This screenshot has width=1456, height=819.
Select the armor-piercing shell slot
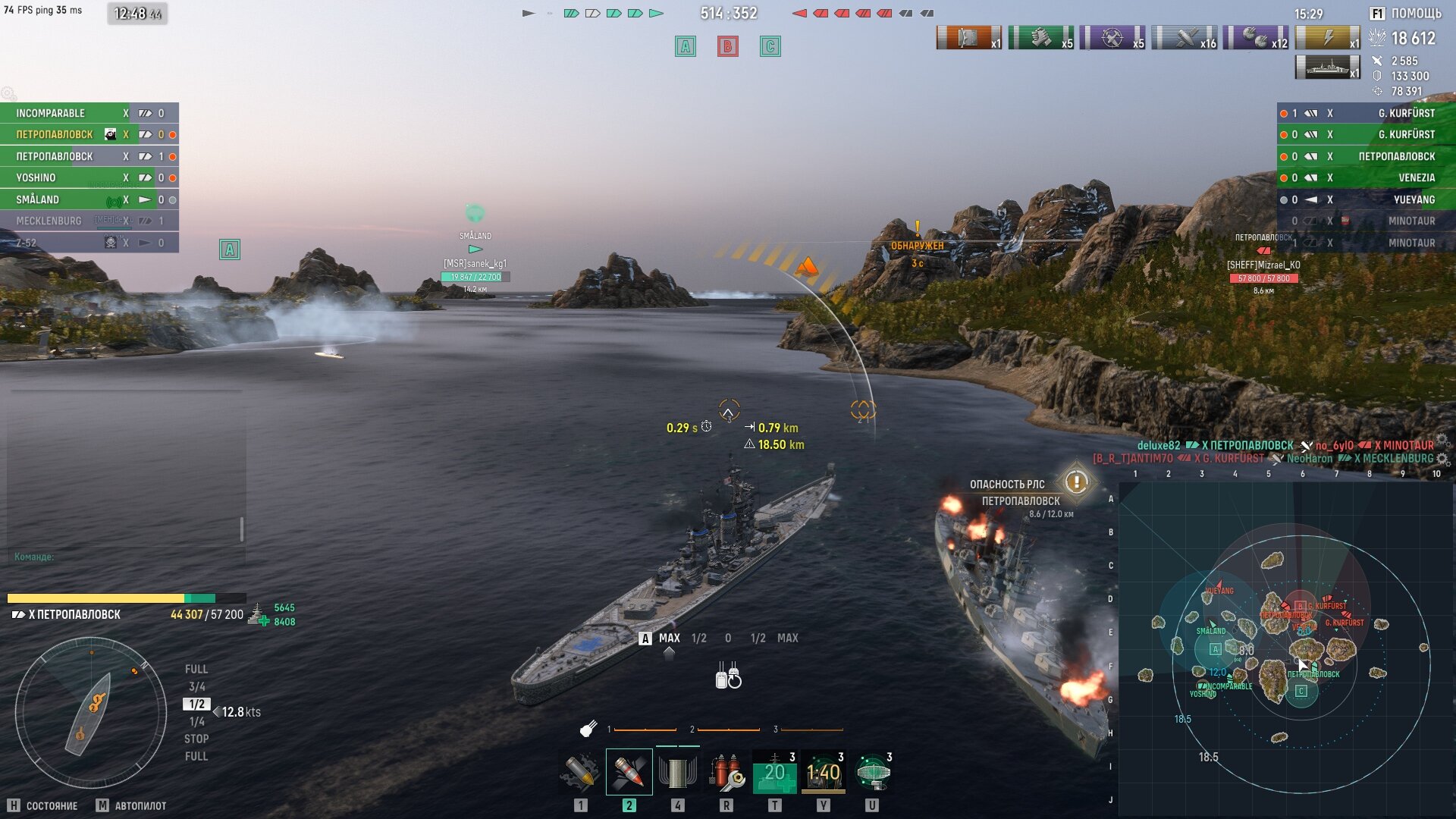(x=580, y=772)
